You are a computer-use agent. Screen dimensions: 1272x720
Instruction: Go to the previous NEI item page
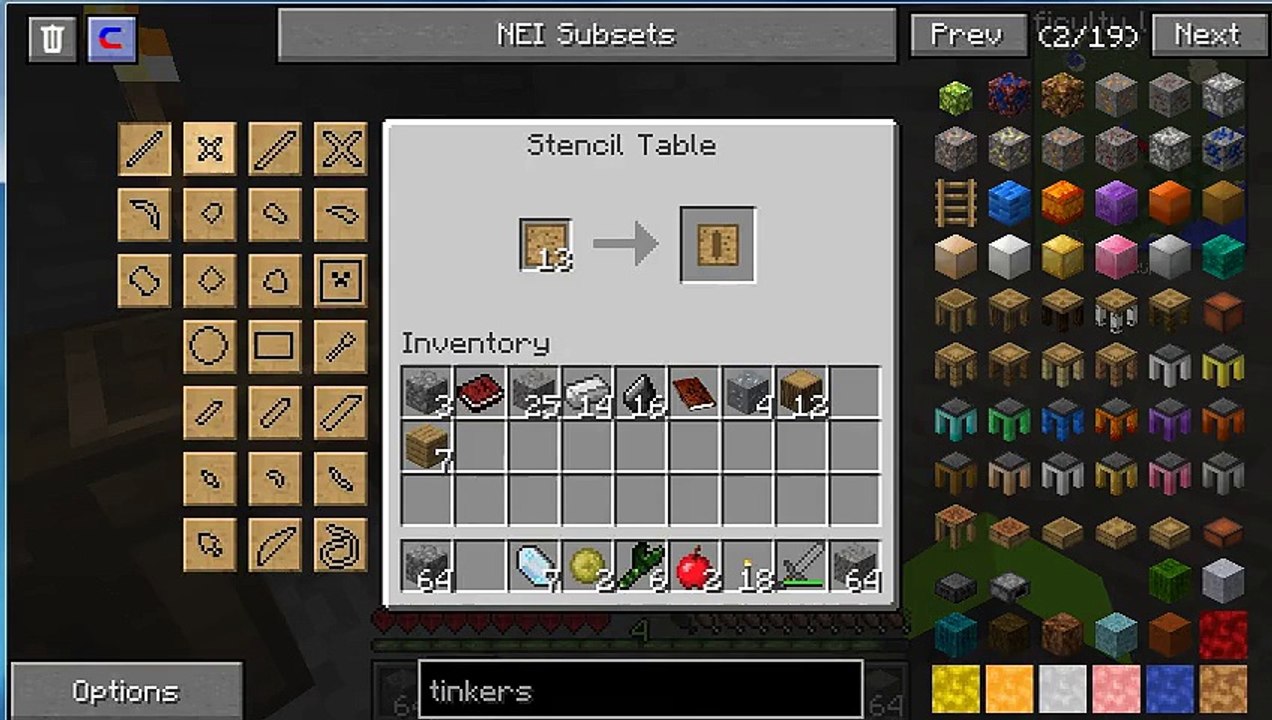967,36
